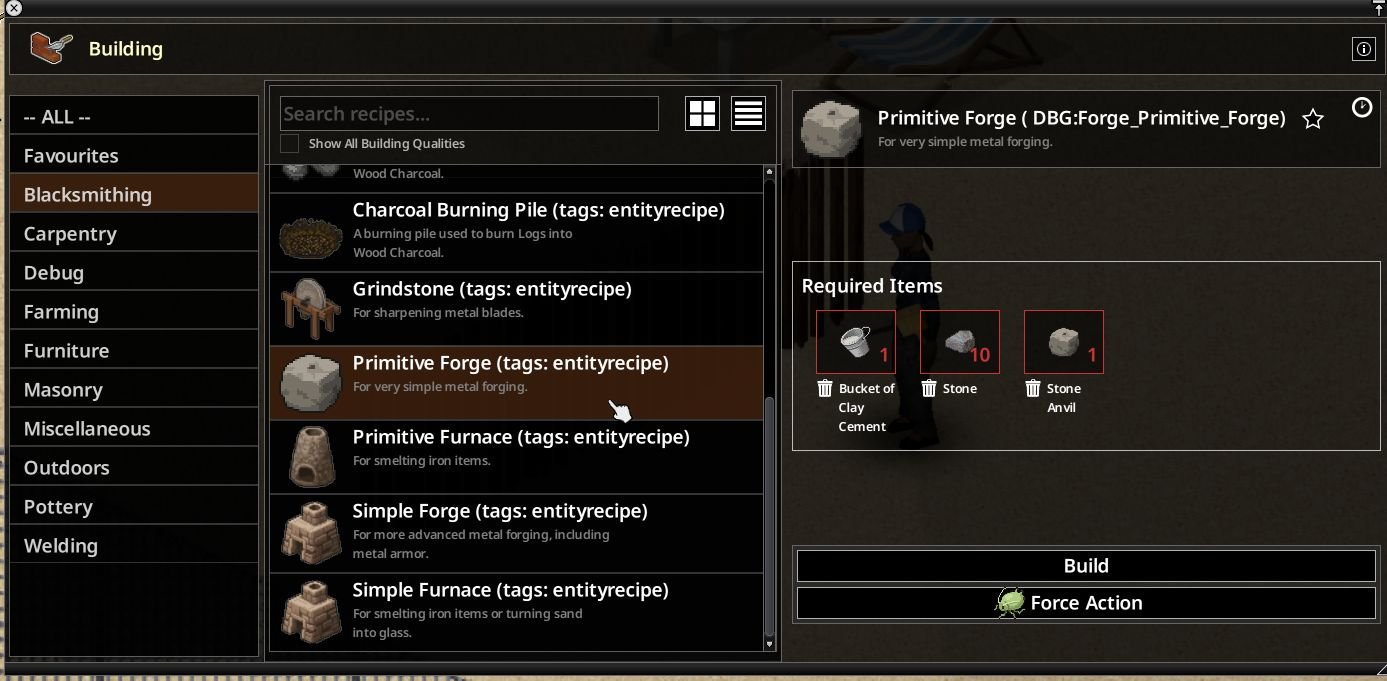Show the -- ALL -- recipe category
The image size is (1387, 681).
[x=133, y=117]
